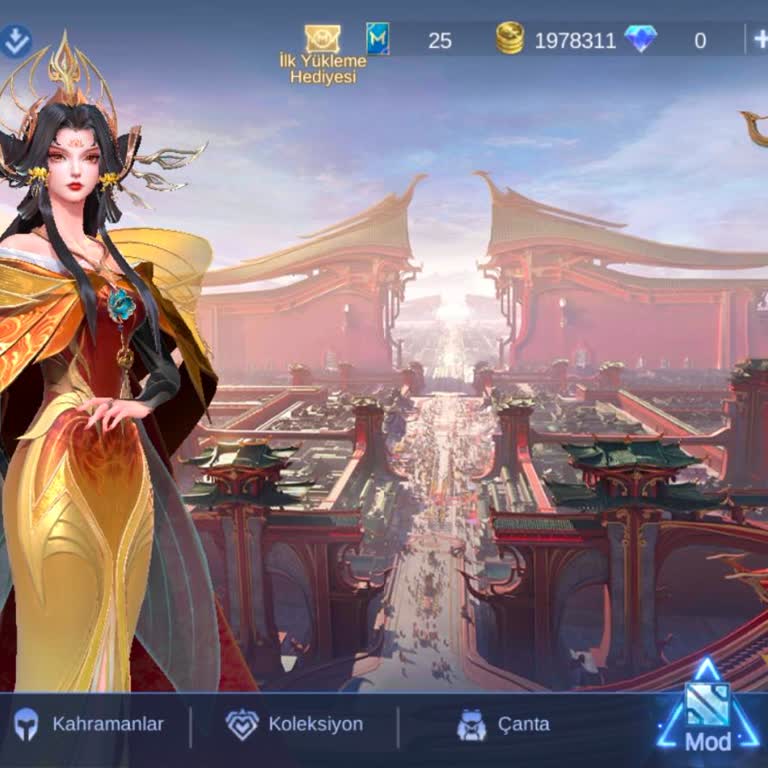Viewport: 768px width, 768px height.
Task: Open the Kahramanlar heroes menu
Action: click(88, 724)
